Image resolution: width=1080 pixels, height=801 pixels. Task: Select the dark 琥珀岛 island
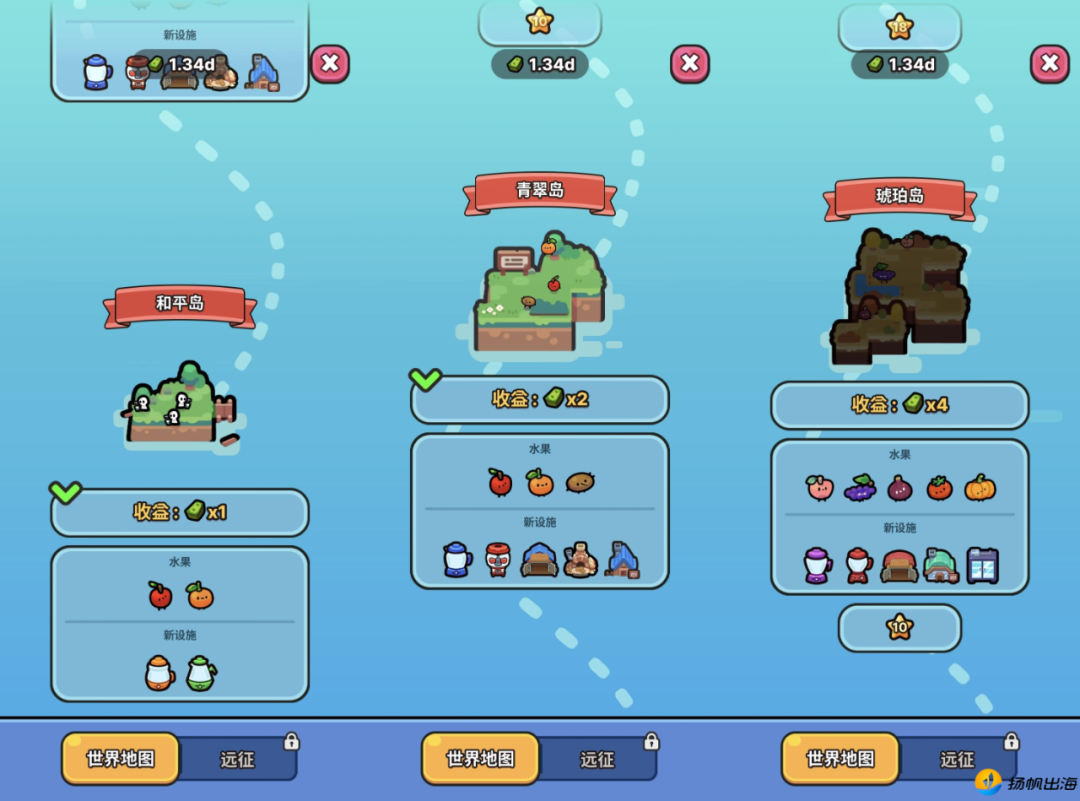899,295
